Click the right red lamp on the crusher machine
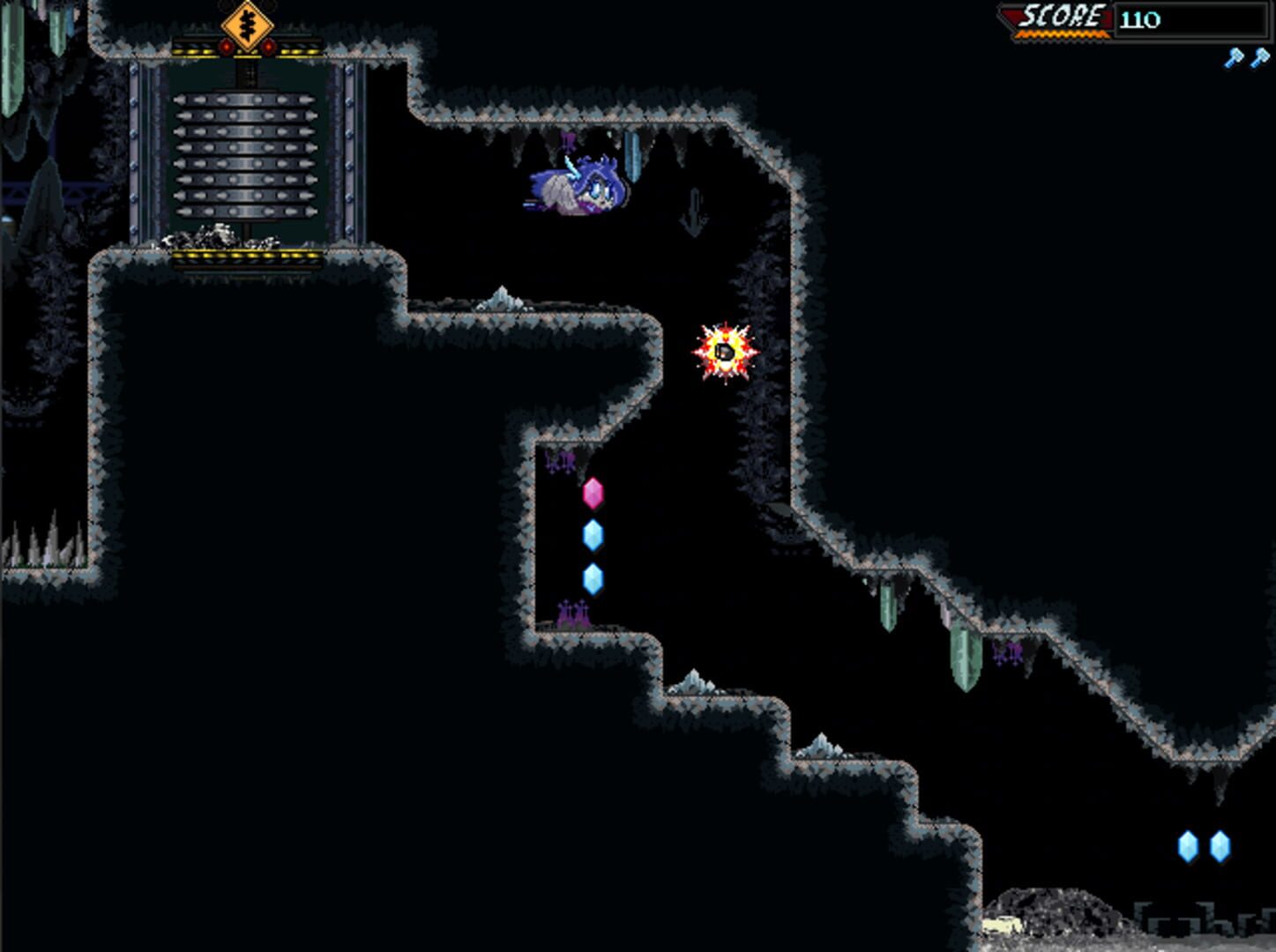 pos(268,47)
